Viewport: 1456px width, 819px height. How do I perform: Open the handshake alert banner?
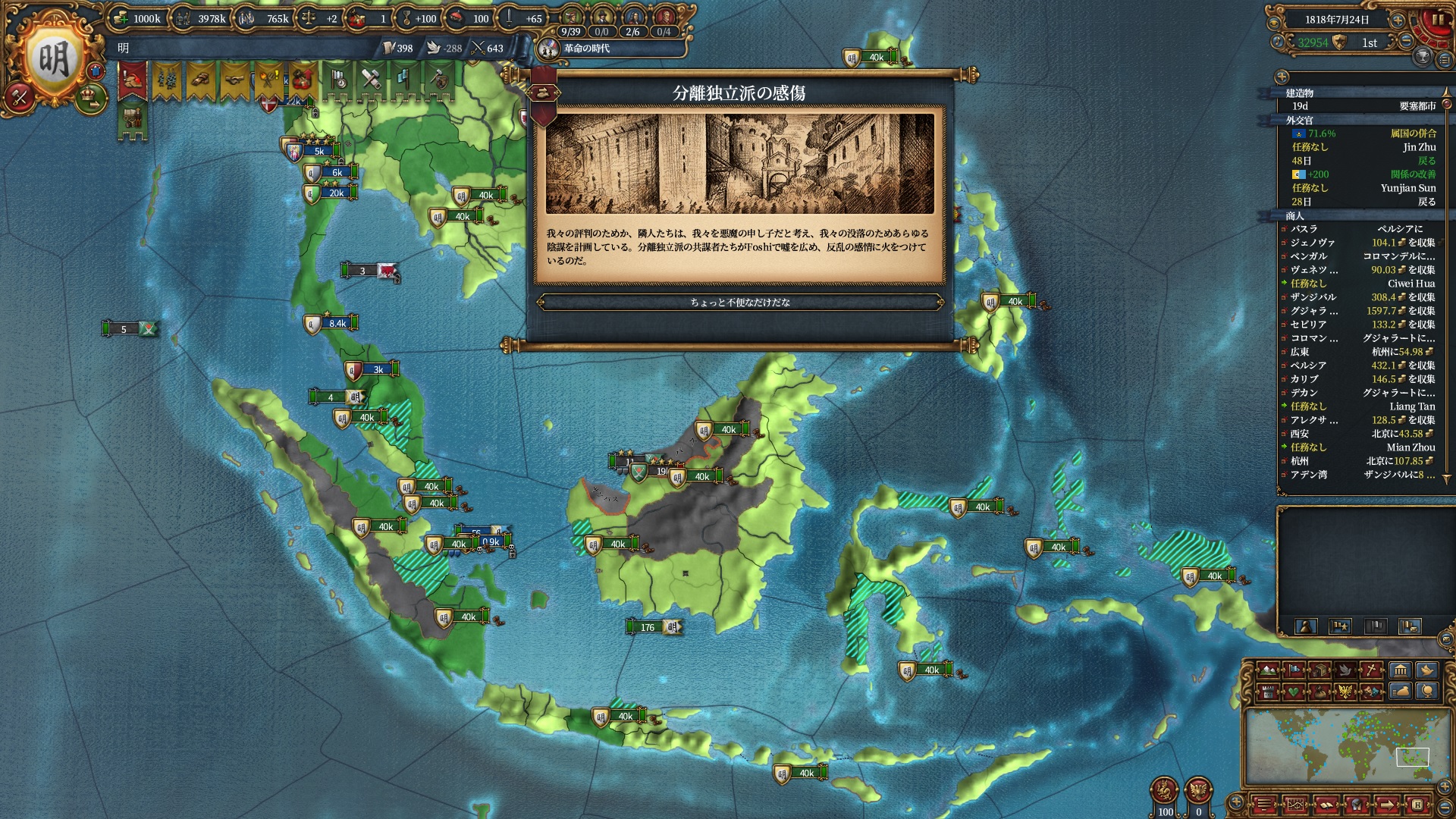pyautogui.click(x=234, y=81)
